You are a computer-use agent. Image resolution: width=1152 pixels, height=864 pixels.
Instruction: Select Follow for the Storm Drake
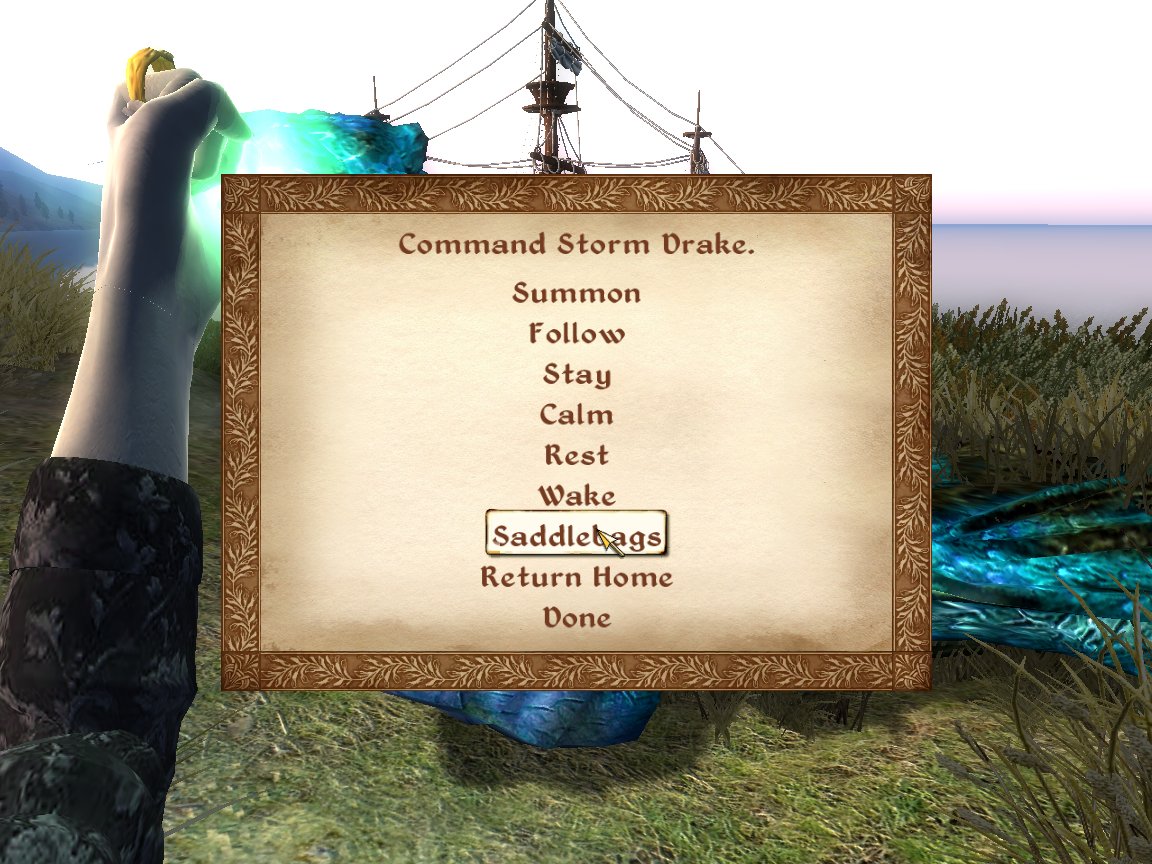[576, 333]
